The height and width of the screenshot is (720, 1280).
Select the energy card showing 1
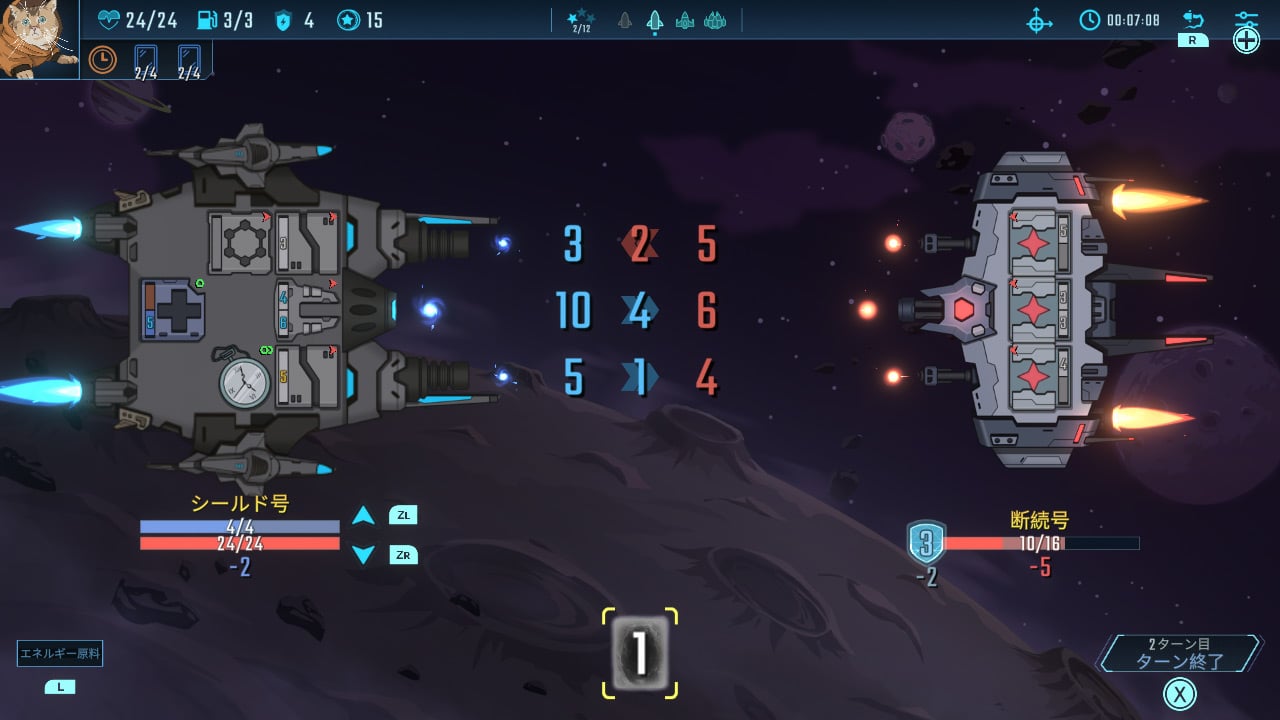click(640, 654)
